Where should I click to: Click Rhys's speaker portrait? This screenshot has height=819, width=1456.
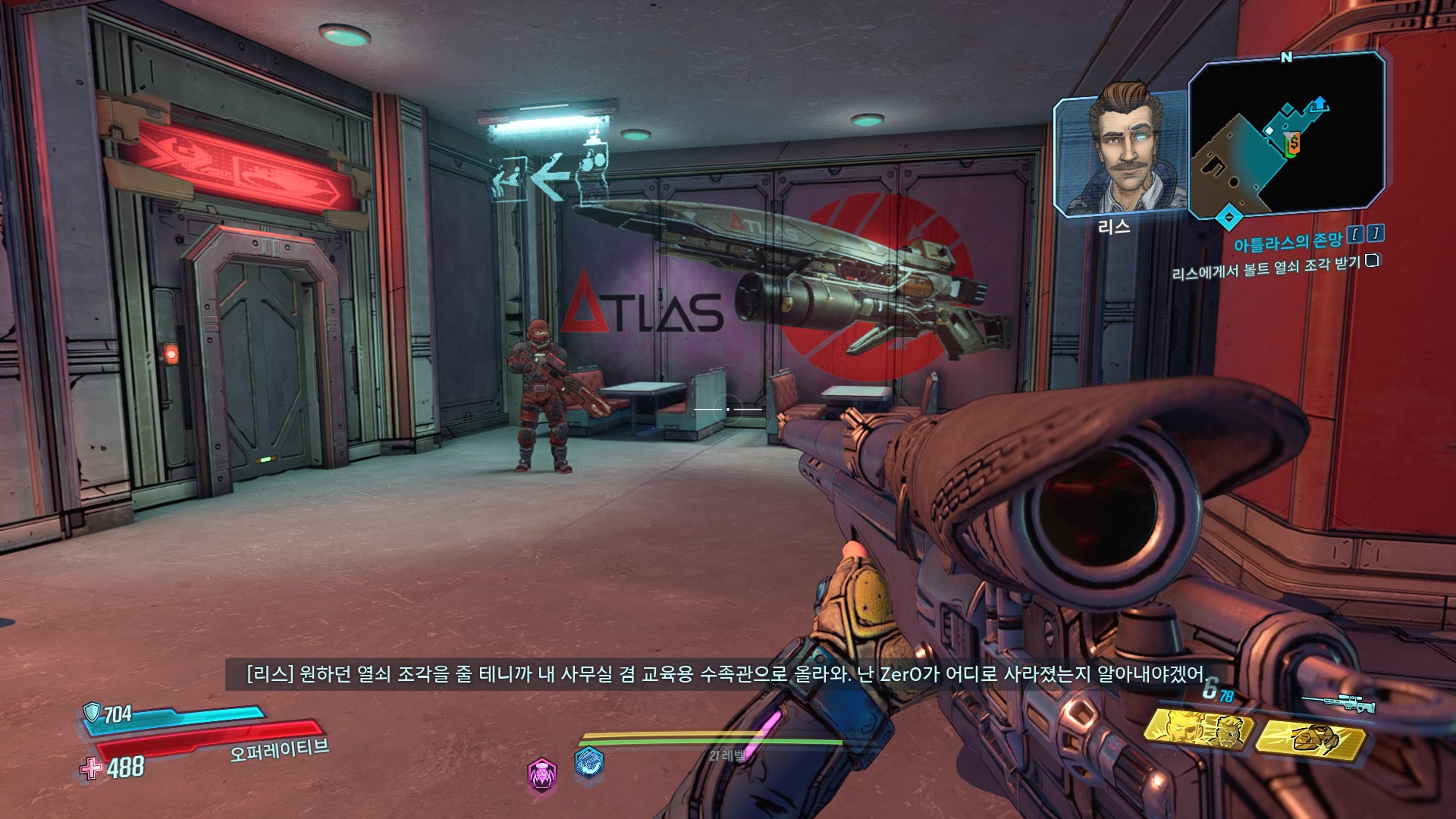pyautogui.click(x=1119, y=155)
